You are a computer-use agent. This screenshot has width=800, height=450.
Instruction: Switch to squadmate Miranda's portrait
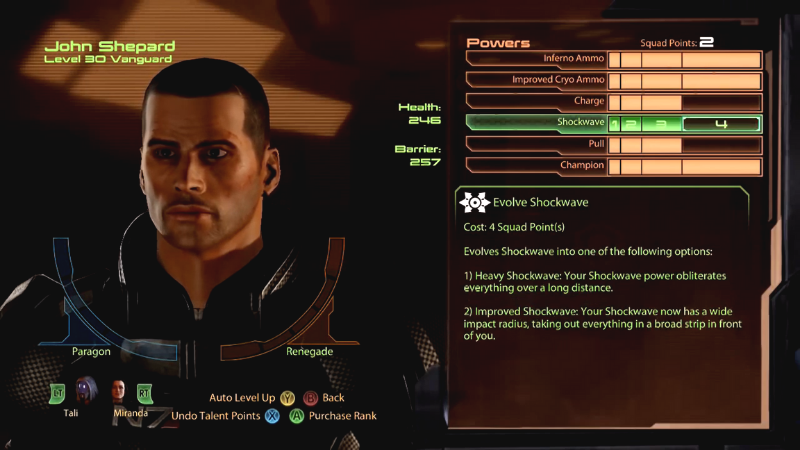pos(120,392)
